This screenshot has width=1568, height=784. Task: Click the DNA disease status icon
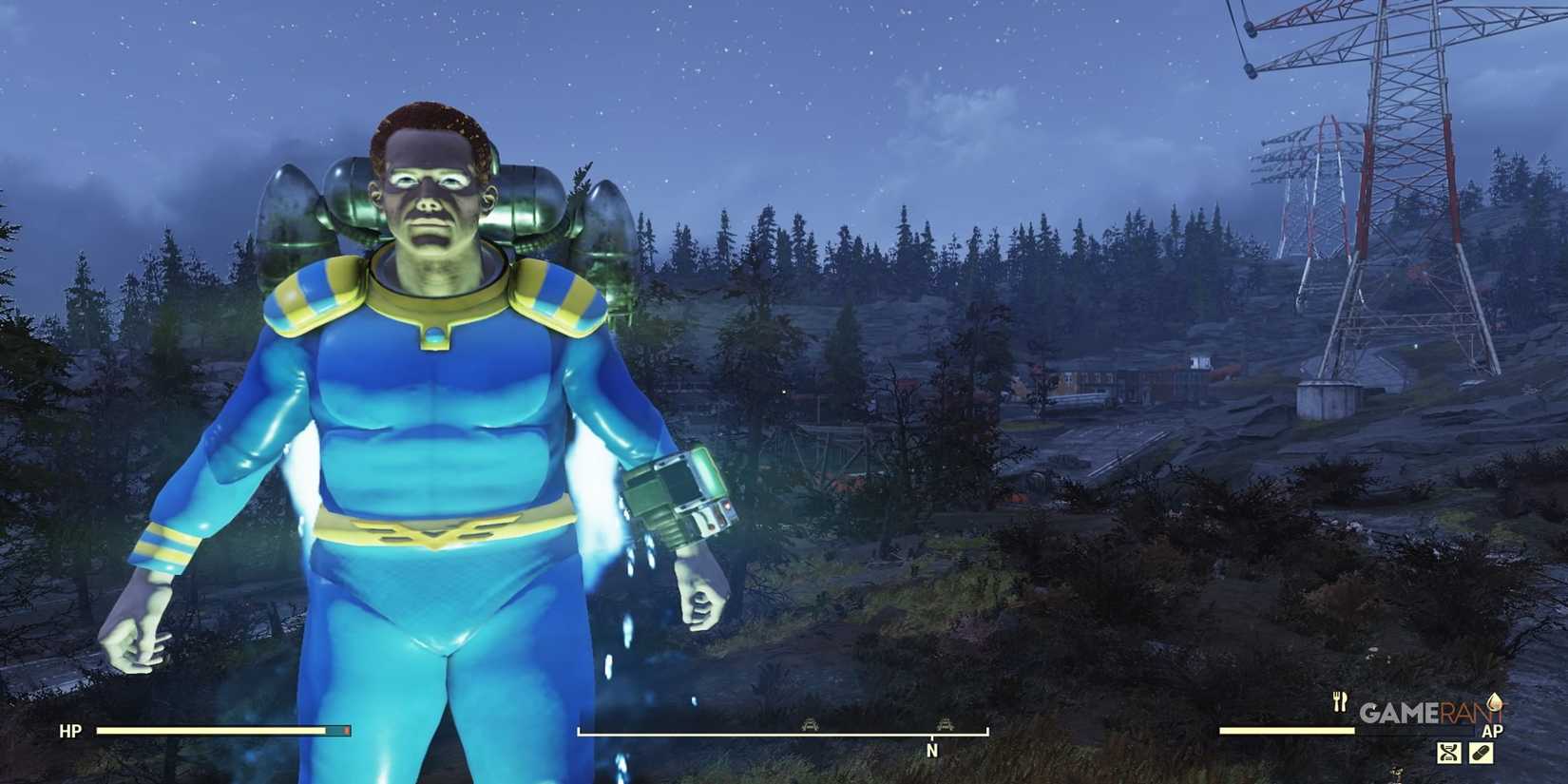click(x=1448, y=753)
